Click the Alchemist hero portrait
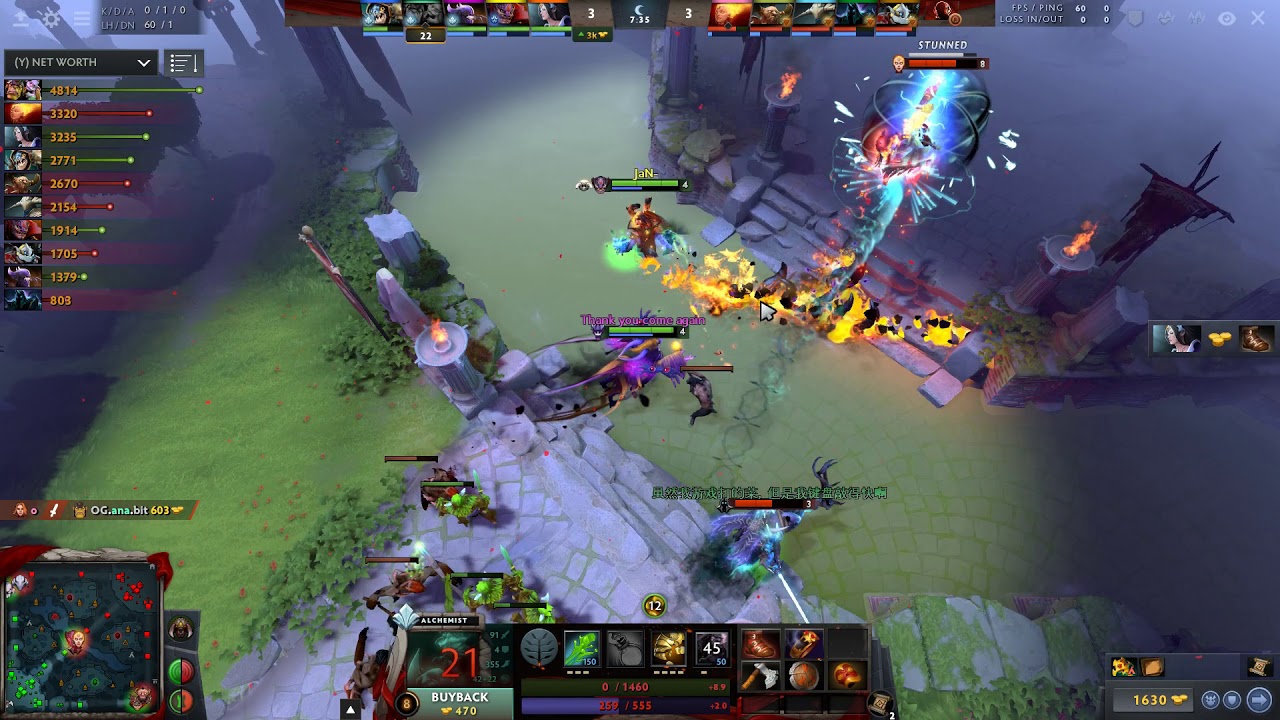This screenshot has width=1280, height=720. point(459,660)
